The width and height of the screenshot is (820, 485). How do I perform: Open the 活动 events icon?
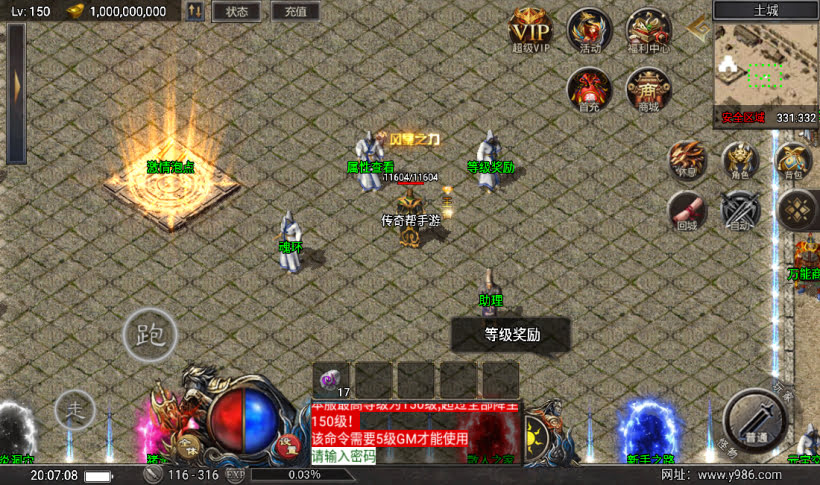589,29
